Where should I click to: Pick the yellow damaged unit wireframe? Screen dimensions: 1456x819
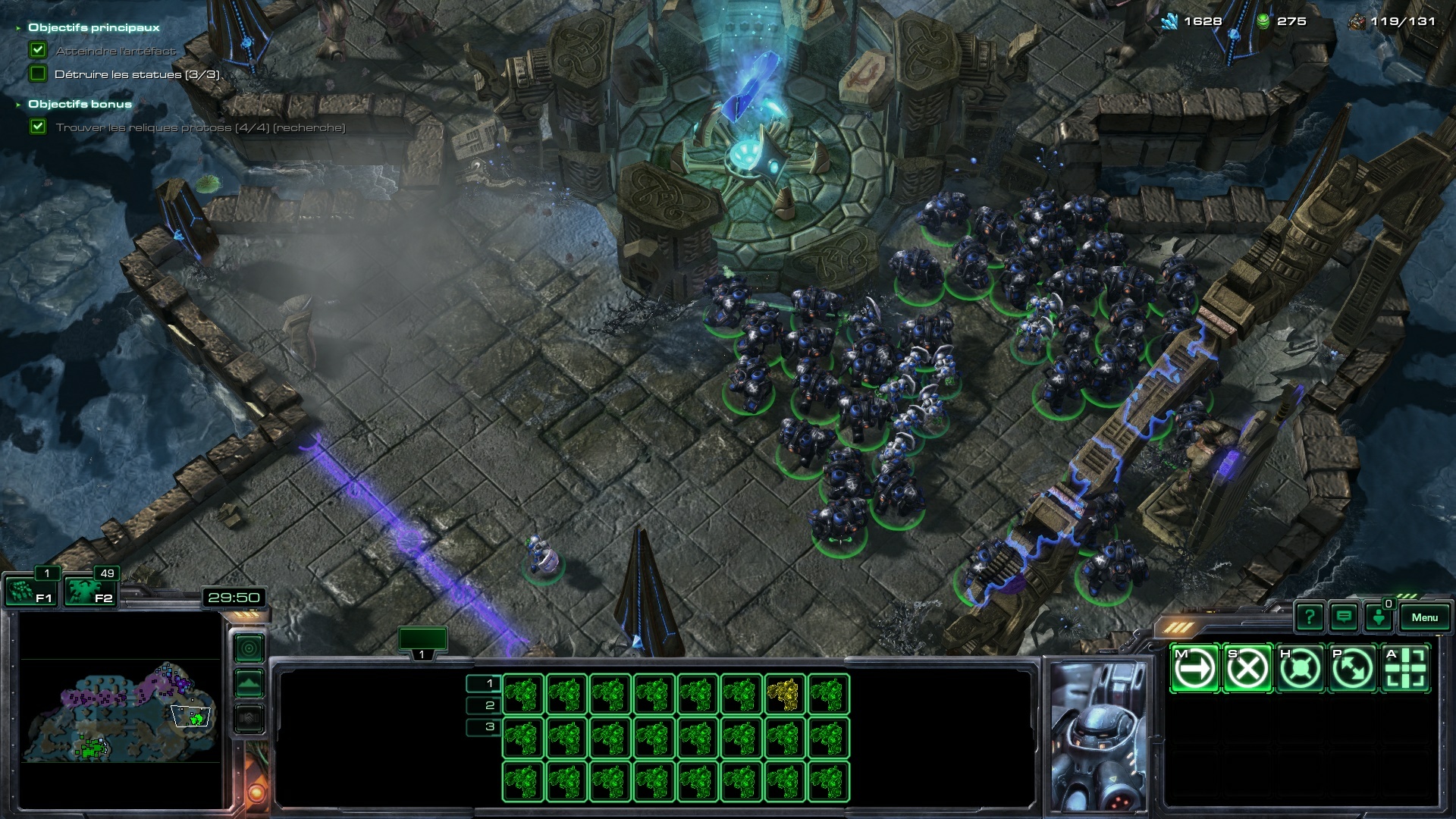783,694
